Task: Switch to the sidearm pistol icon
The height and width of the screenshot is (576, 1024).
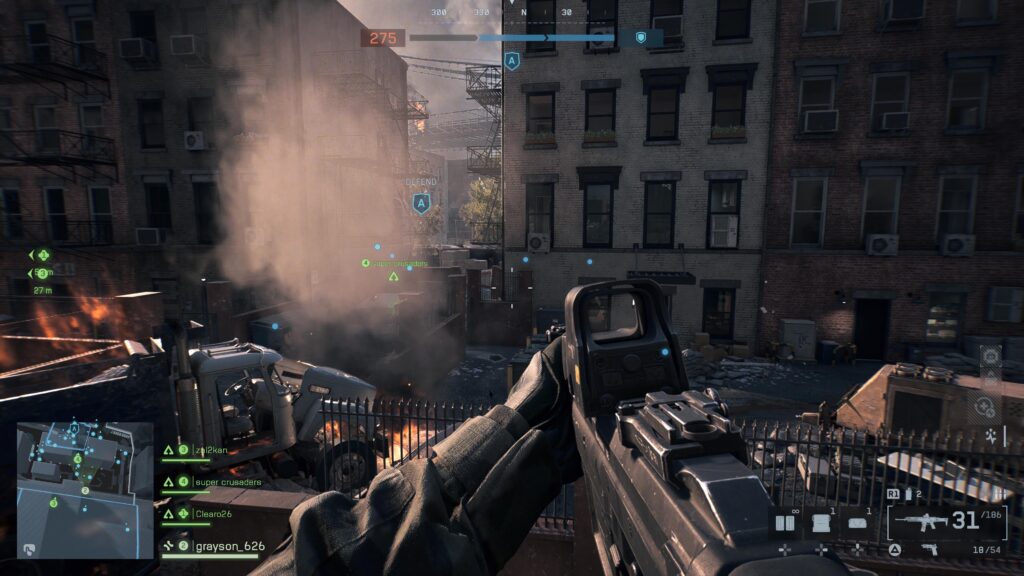Action: [929, 549]
